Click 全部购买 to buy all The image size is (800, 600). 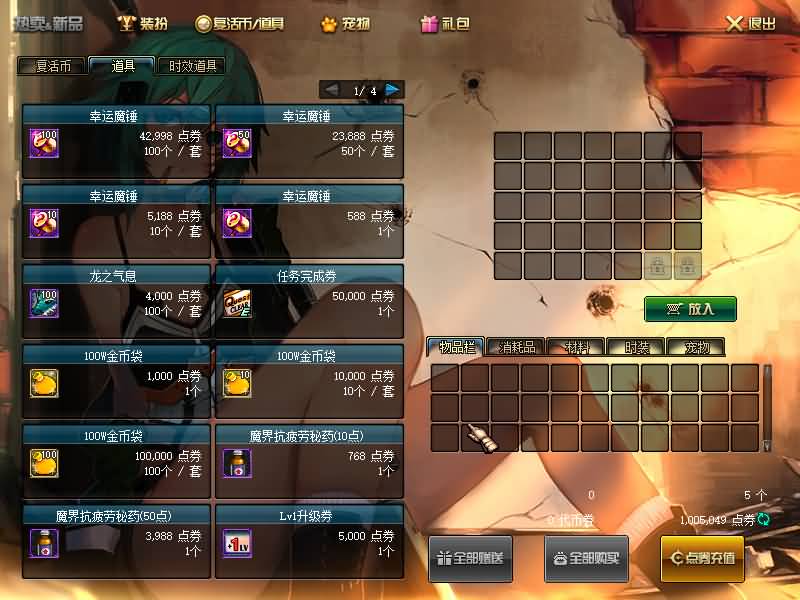(x=586, y=558)
